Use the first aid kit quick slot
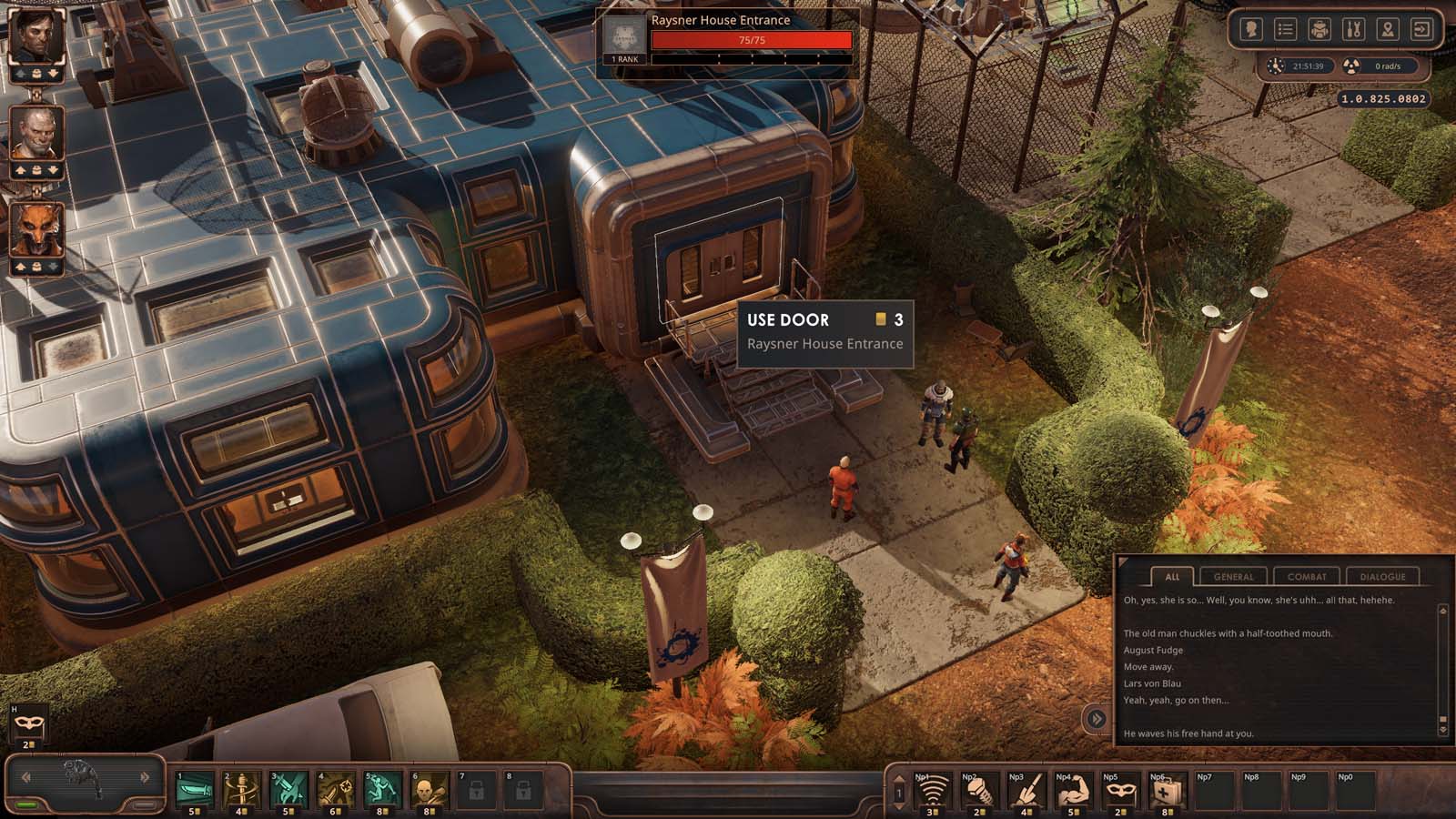 point(1165,792)
